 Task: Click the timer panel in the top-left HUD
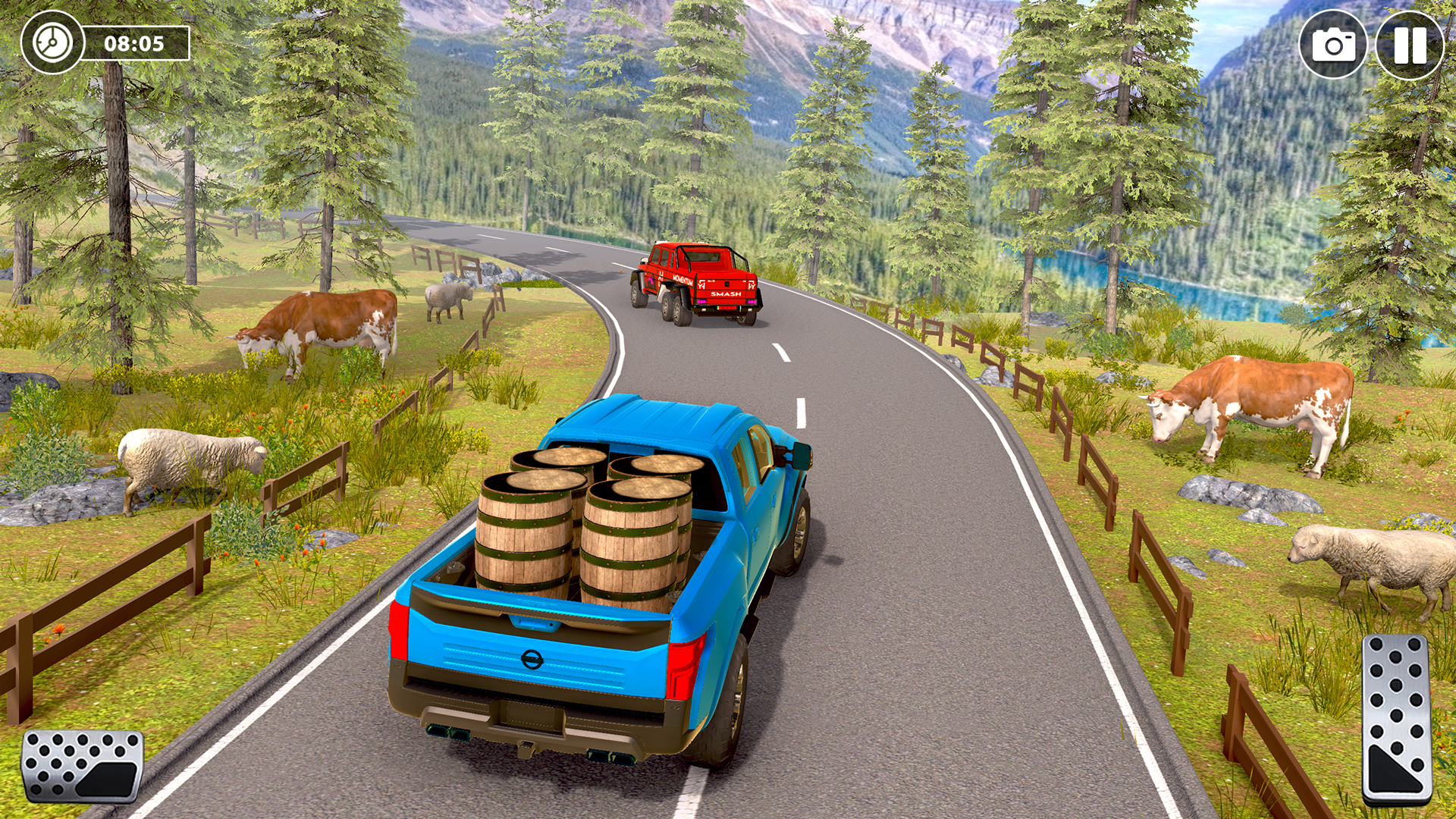coord(106,44)
